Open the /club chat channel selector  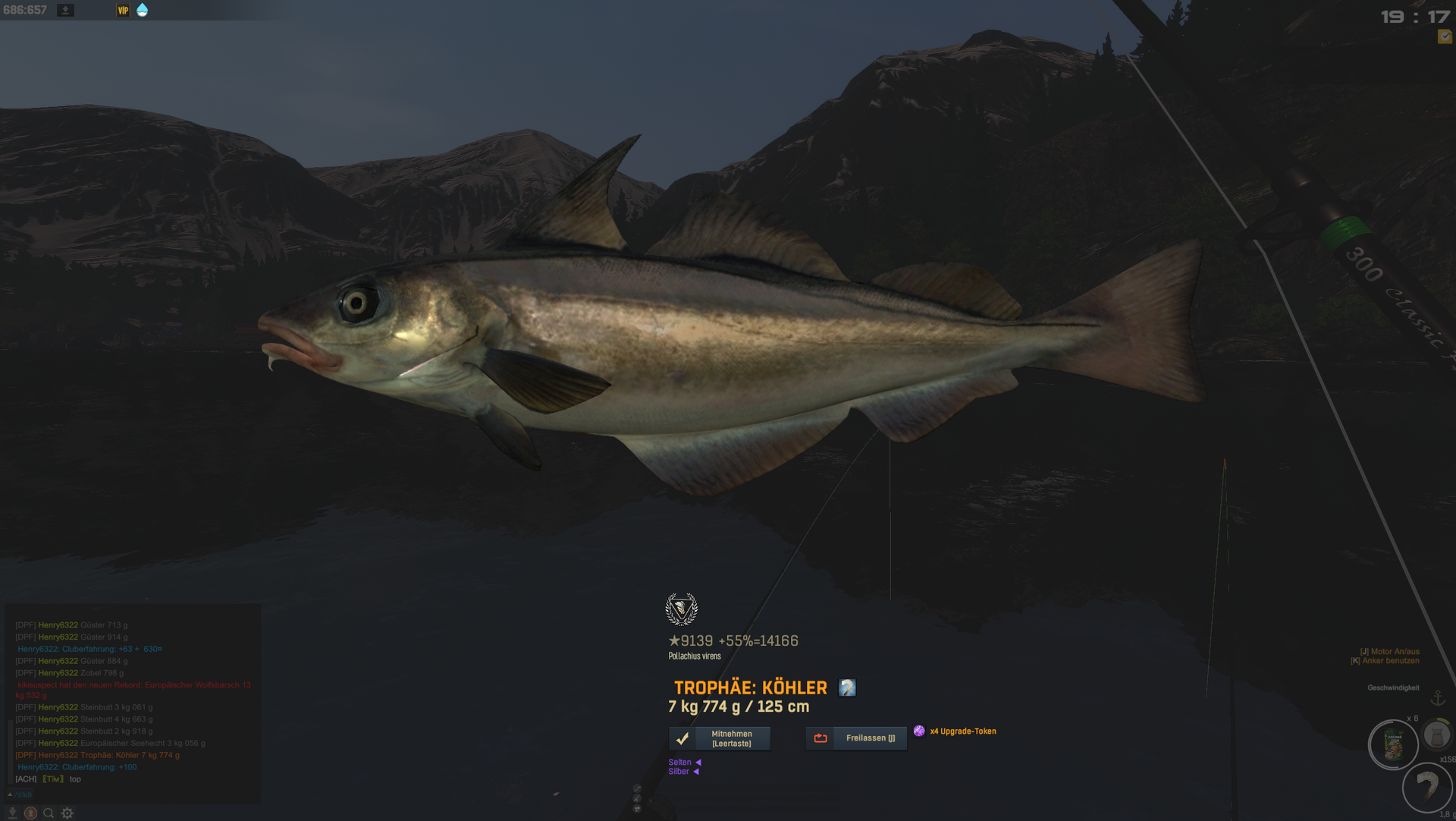(21, 794)
